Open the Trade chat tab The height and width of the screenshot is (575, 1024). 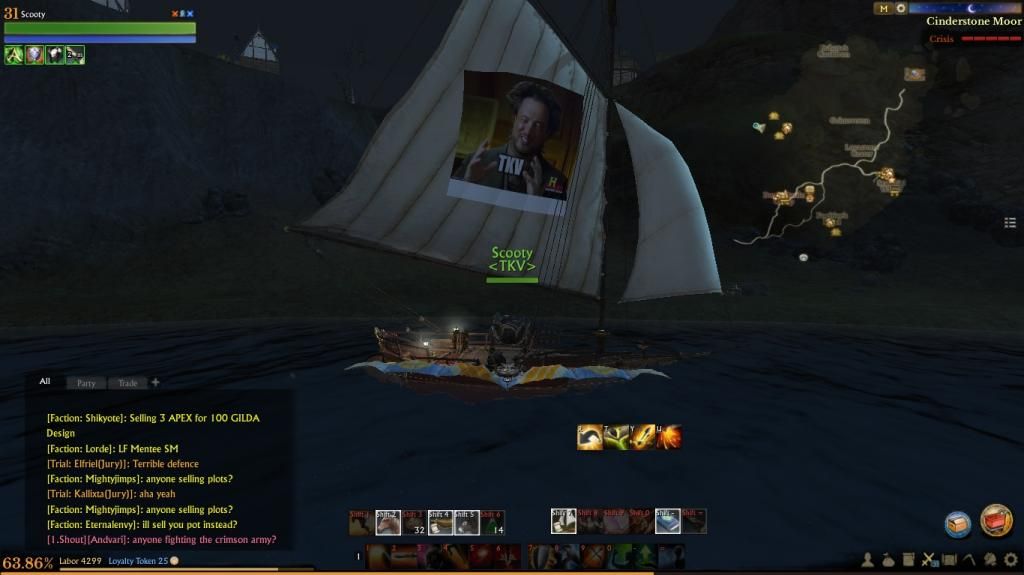tap(128, 383)
